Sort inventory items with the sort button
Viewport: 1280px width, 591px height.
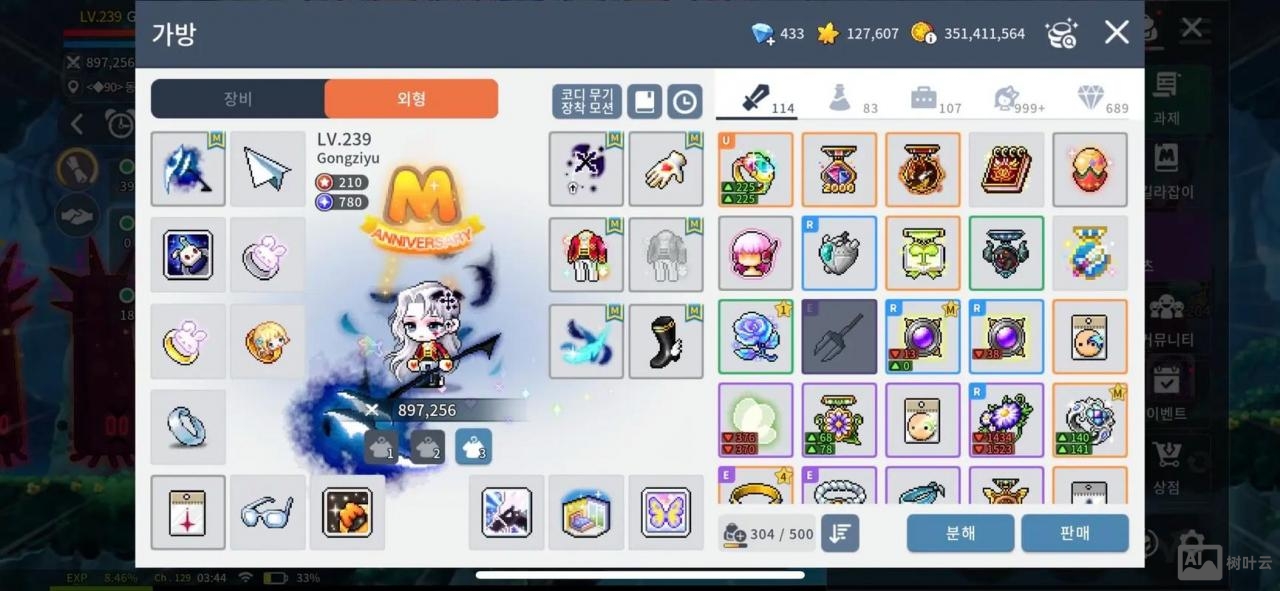[840, 533]
